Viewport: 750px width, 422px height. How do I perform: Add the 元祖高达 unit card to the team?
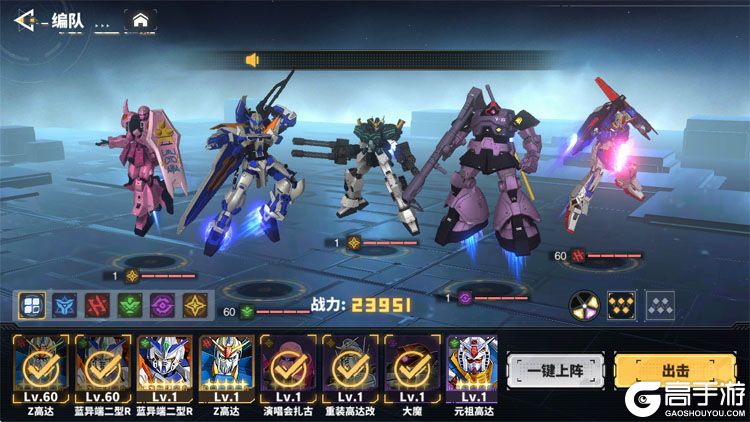coord(471,368)
